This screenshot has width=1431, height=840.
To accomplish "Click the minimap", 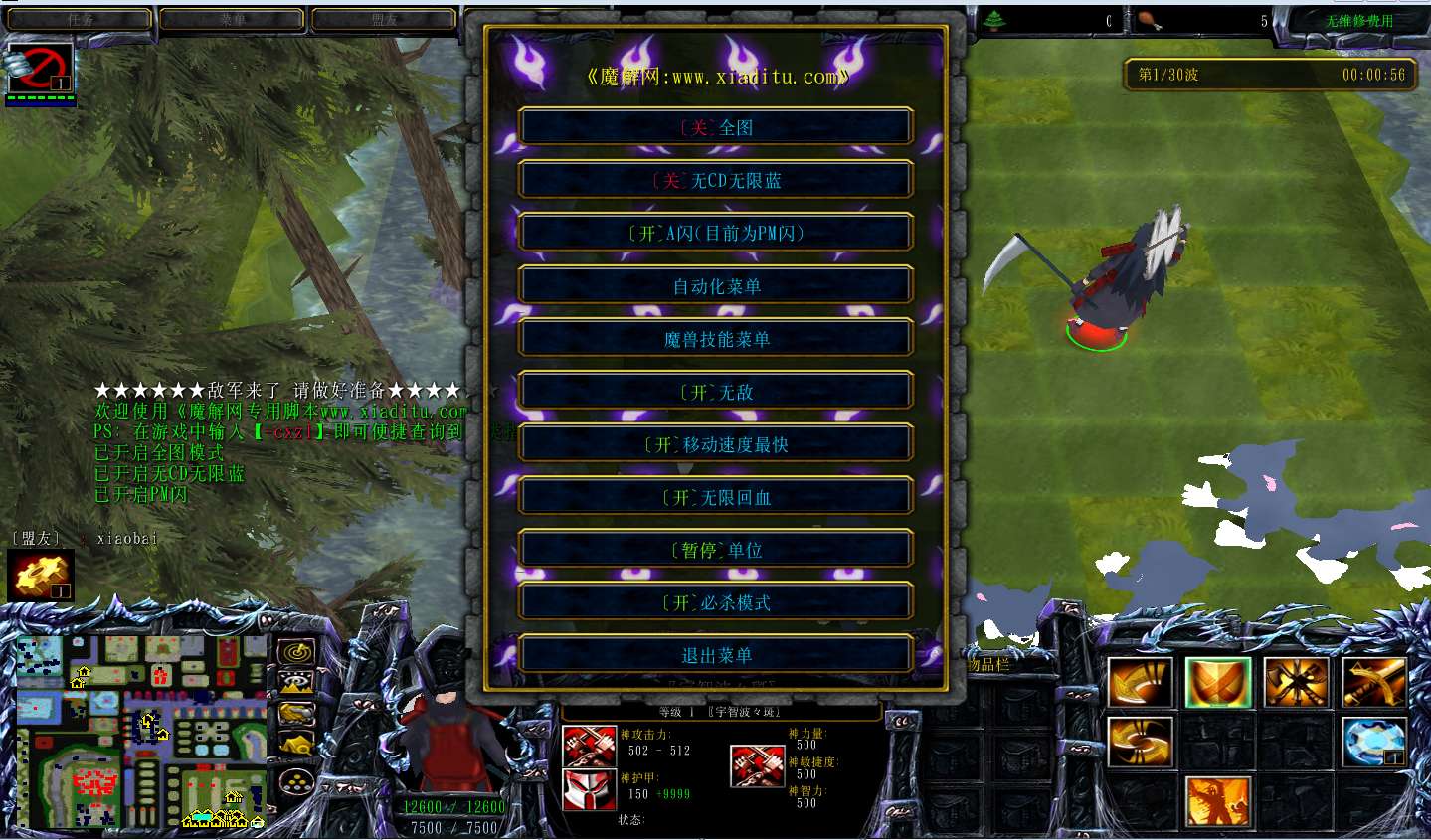I will point(141,731).
